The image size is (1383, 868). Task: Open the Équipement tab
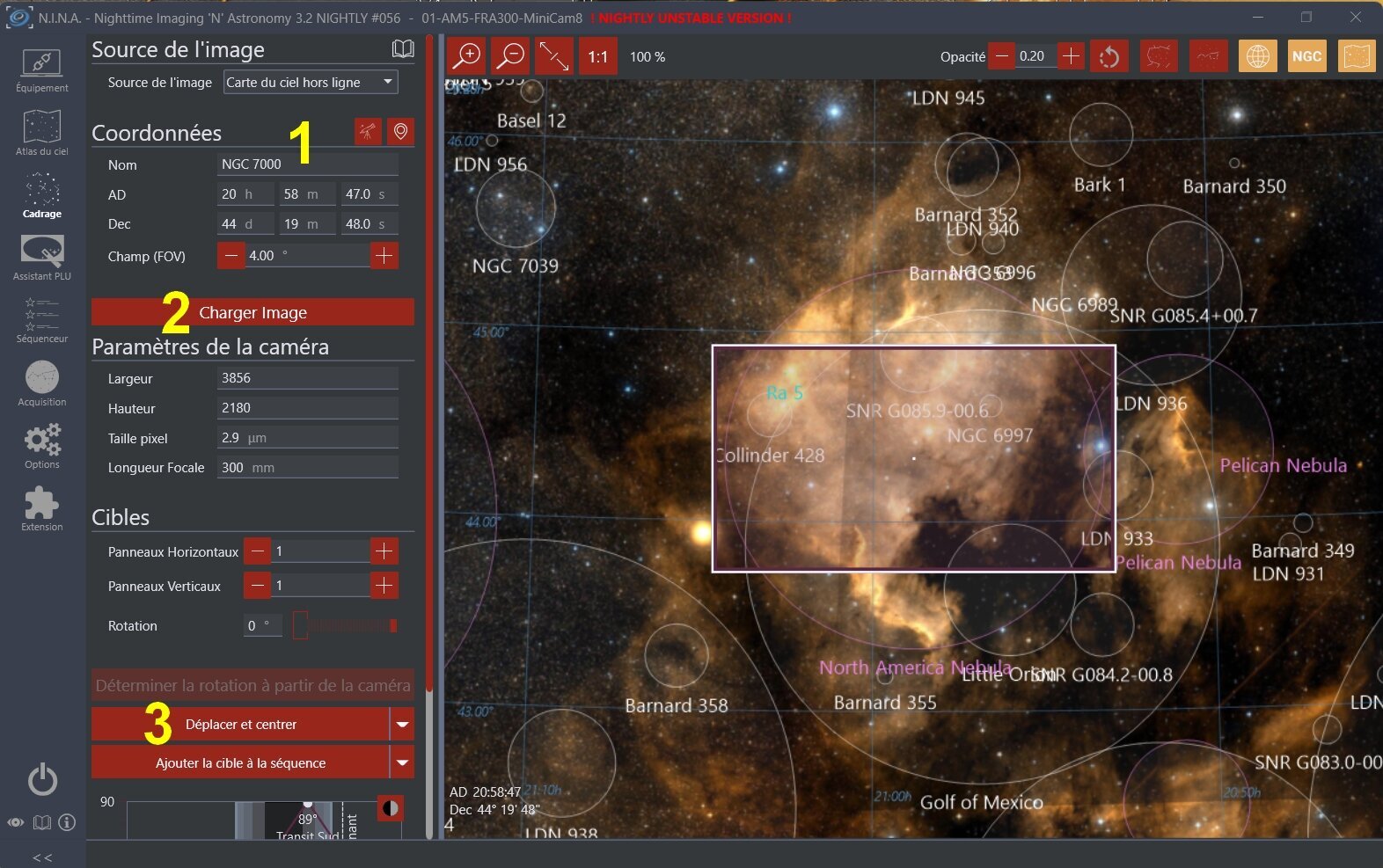pyautogui.click(x=41, y=70)
